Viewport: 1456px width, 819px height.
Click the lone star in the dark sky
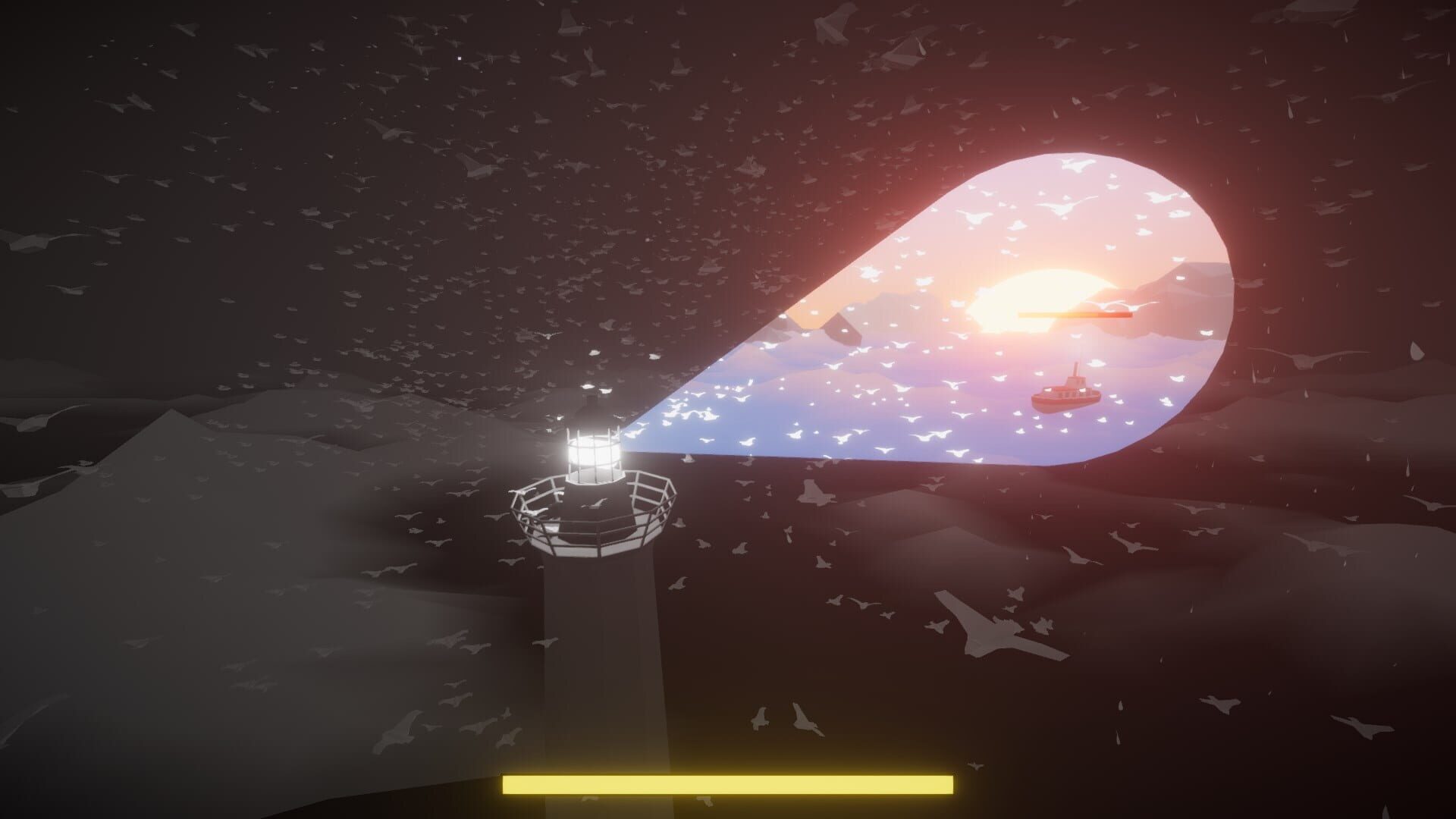459,58
